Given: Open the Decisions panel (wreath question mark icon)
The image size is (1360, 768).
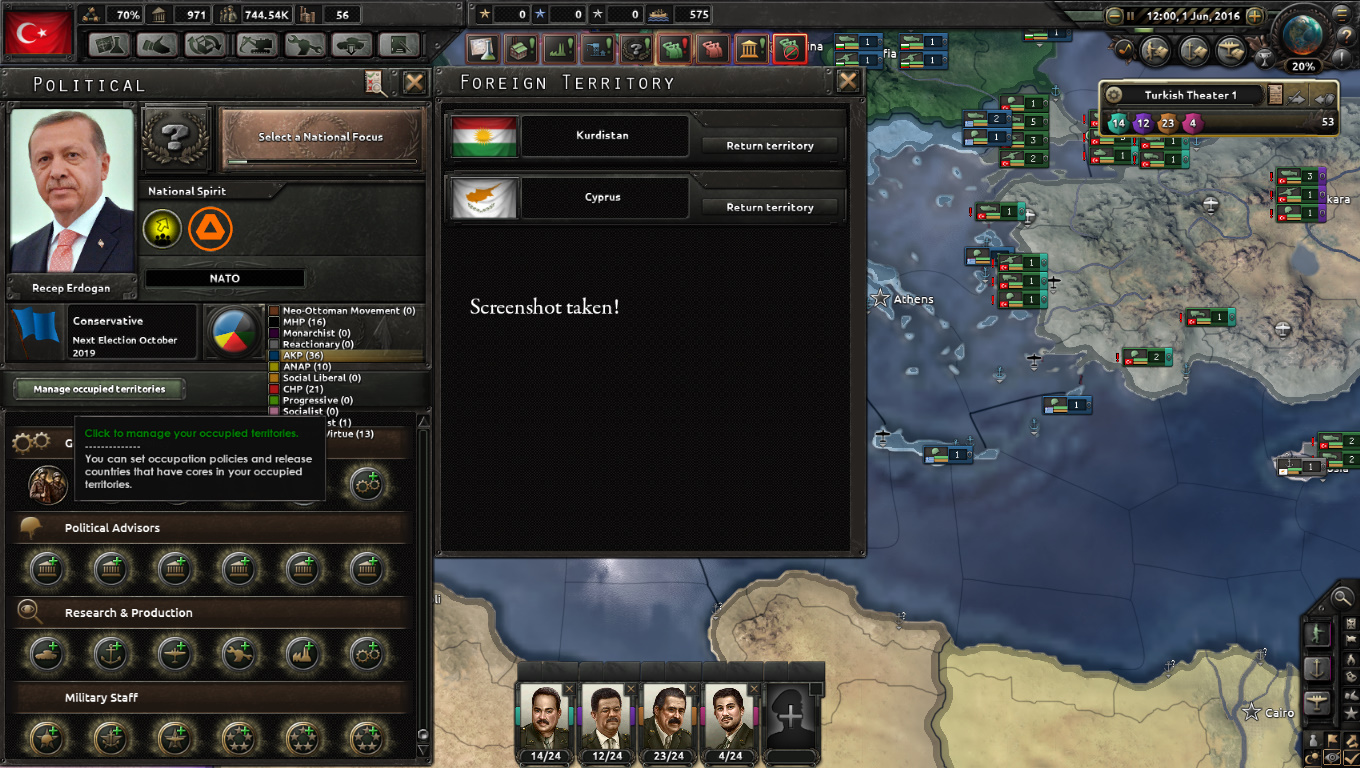Looking at the screenshot, I should pos(636,48).
